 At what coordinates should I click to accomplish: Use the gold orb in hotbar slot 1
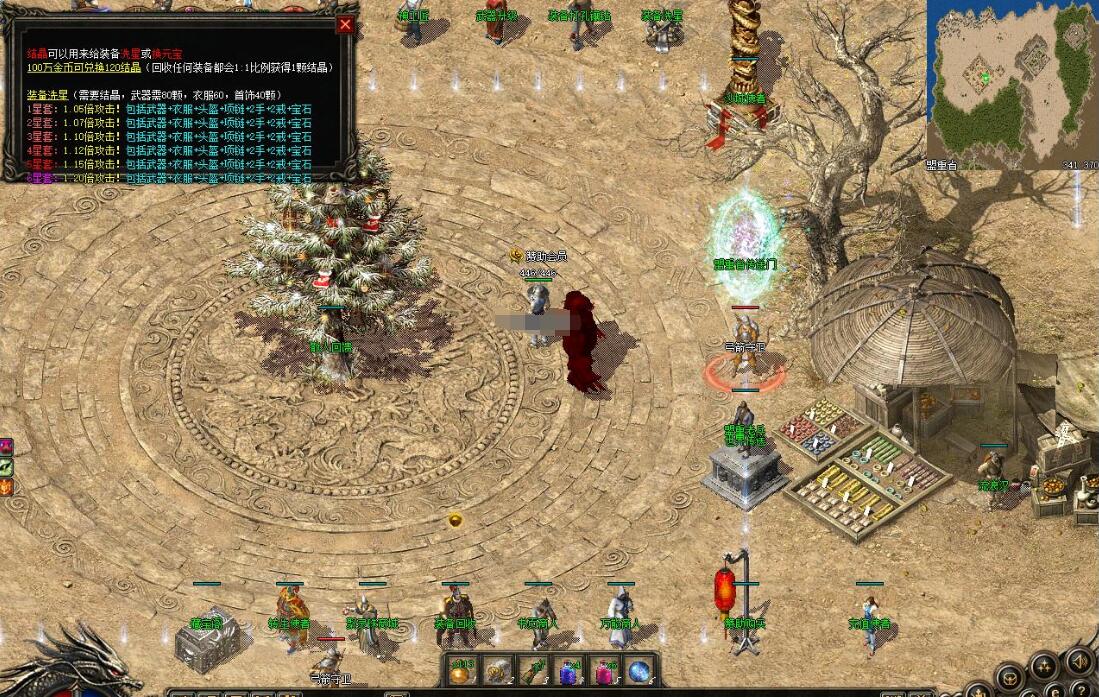coord(461,672)
